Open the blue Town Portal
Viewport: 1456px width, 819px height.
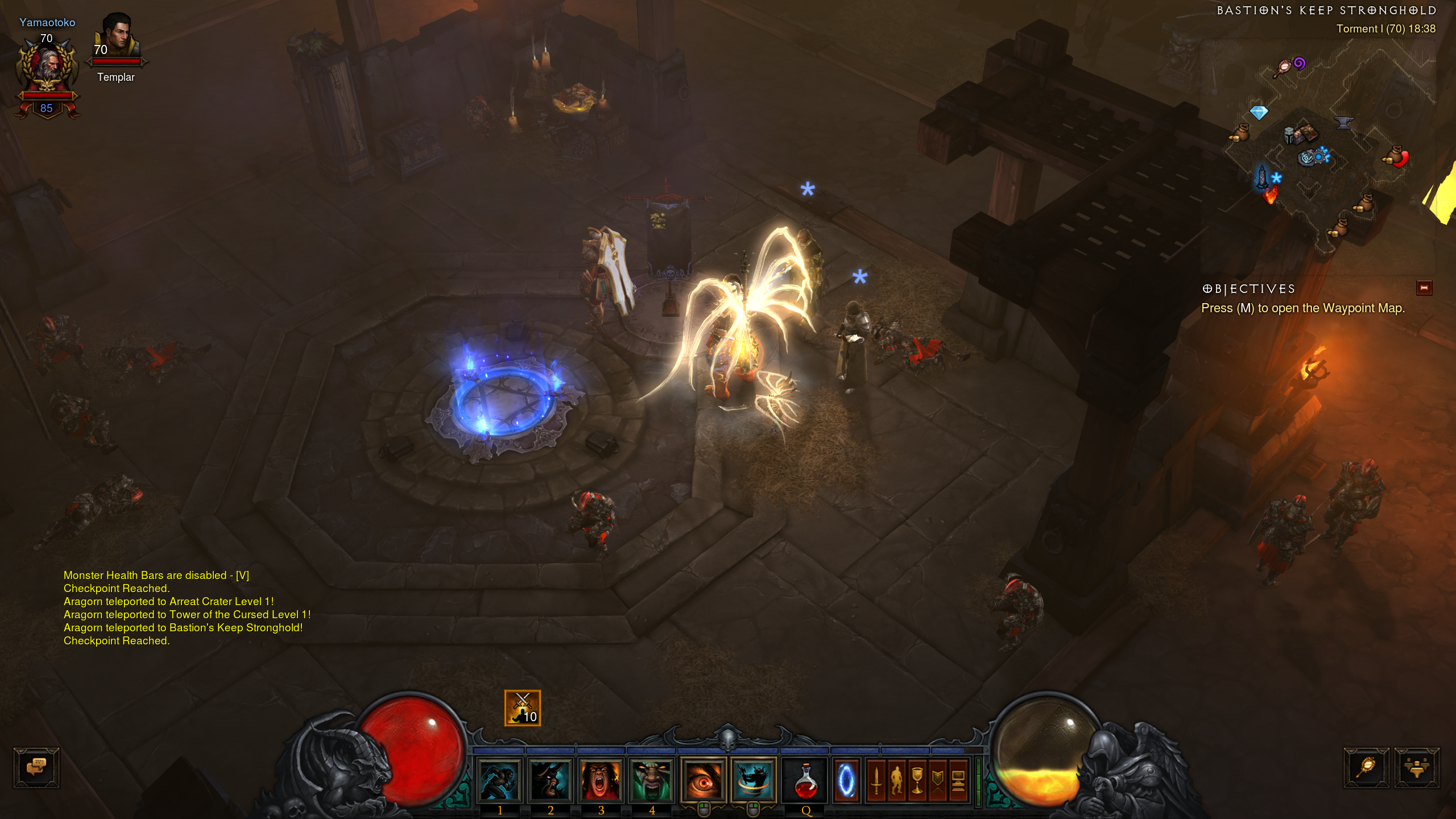[x=846, y=780]
